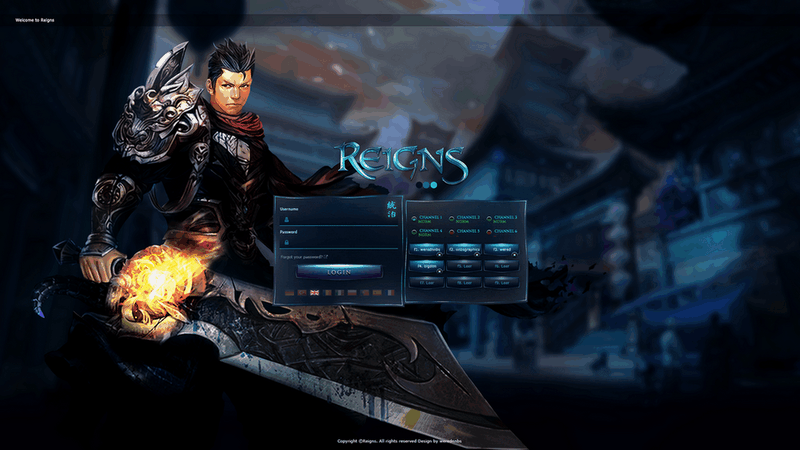This screenshot has width=800, height=450.
Task: Pick the third saved account slot
Action: point(503,249)
